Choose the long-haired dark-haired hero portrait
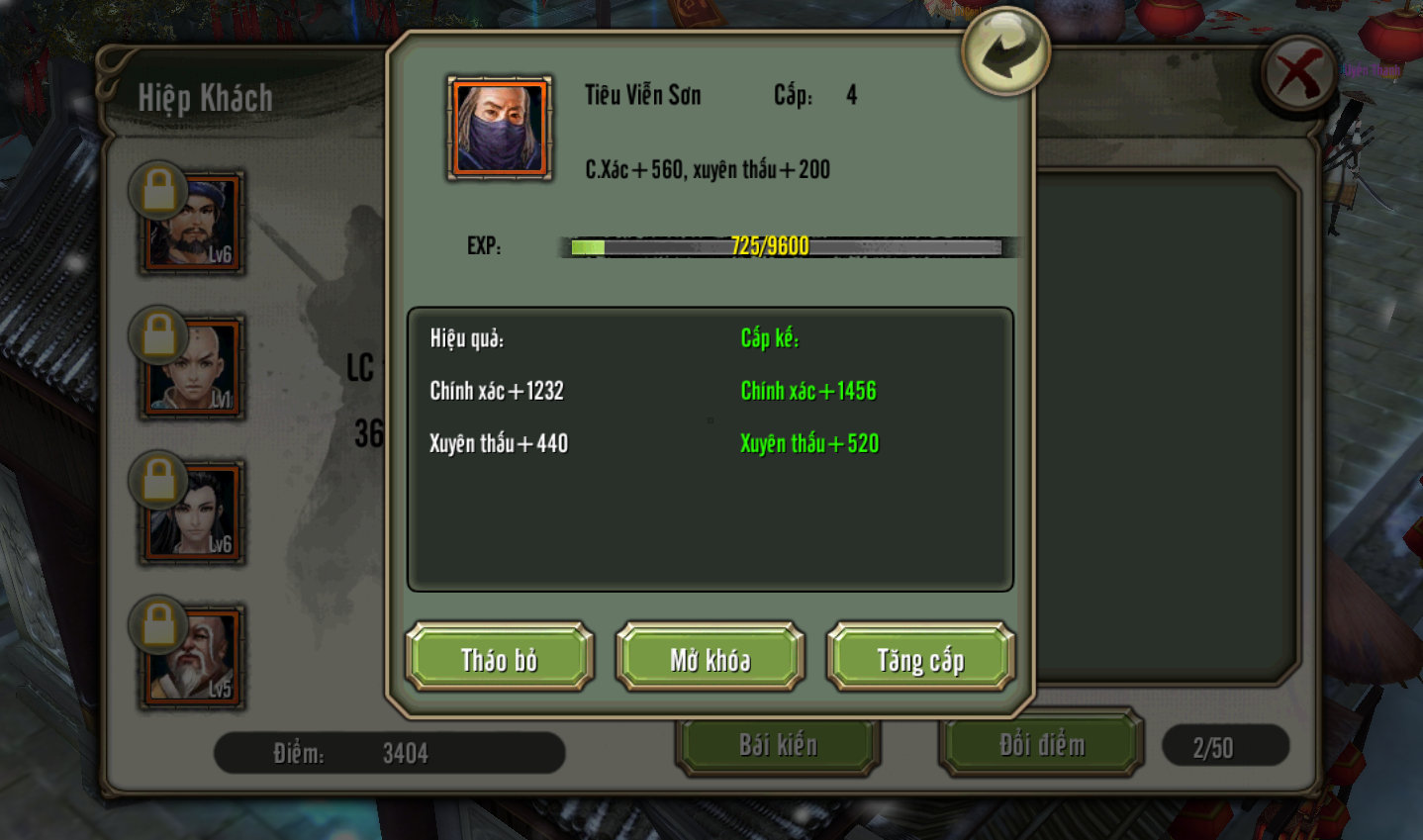 (194, 513)
